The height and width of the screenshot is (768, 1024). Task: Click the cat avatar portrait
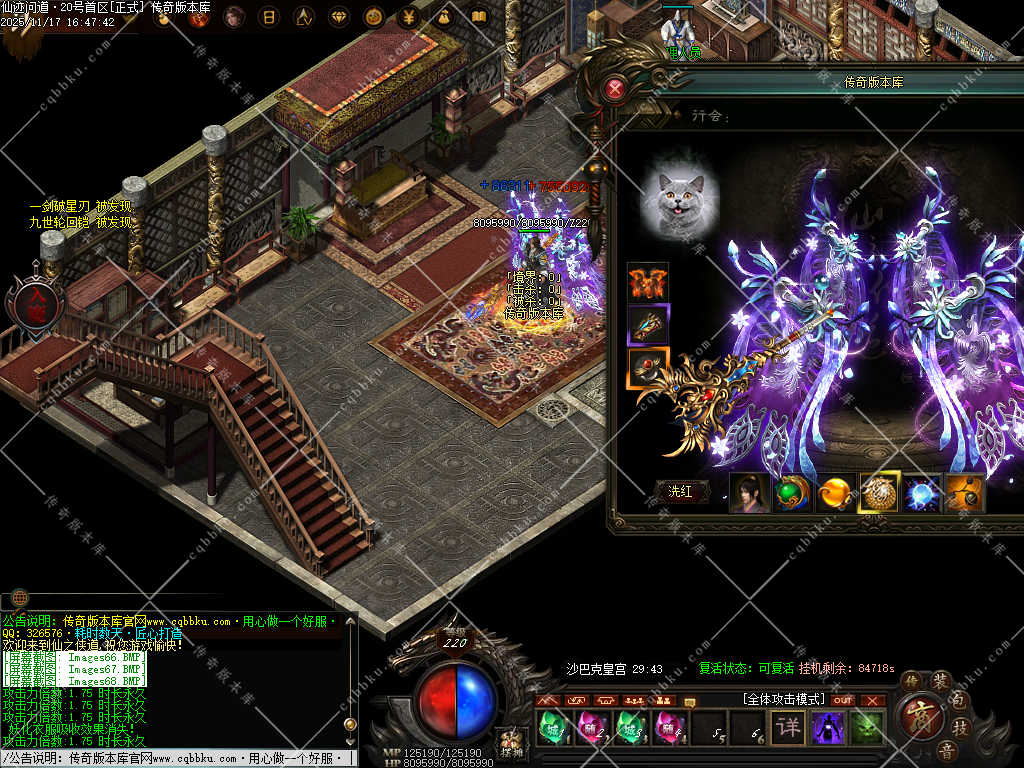(x=679, y=193)
